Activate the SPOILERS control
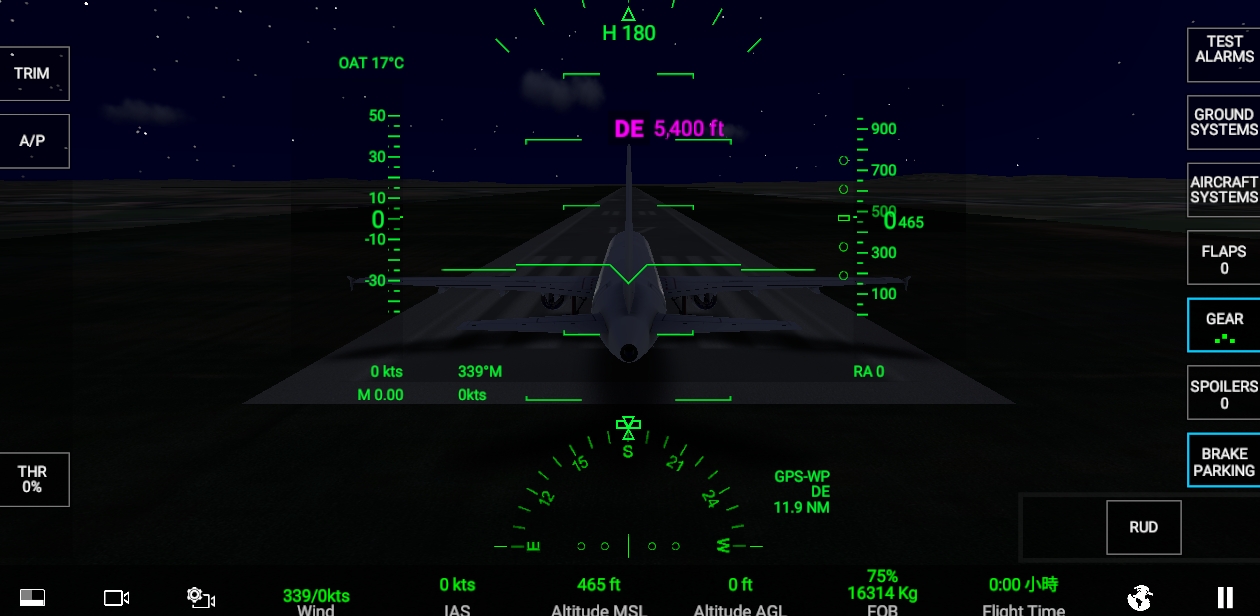The image size is (1260, 616). [1223, 393]
